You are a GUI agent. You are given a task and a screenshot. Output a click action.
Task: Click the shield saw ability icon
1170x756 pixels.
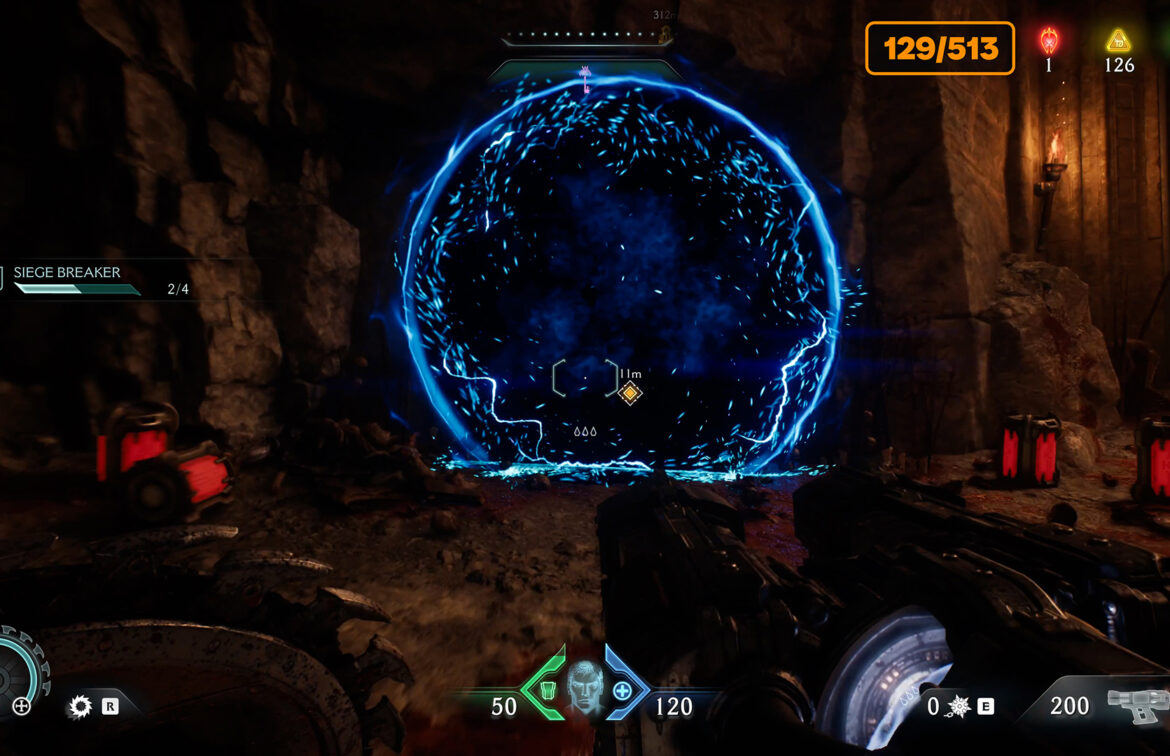click(79, 707)
